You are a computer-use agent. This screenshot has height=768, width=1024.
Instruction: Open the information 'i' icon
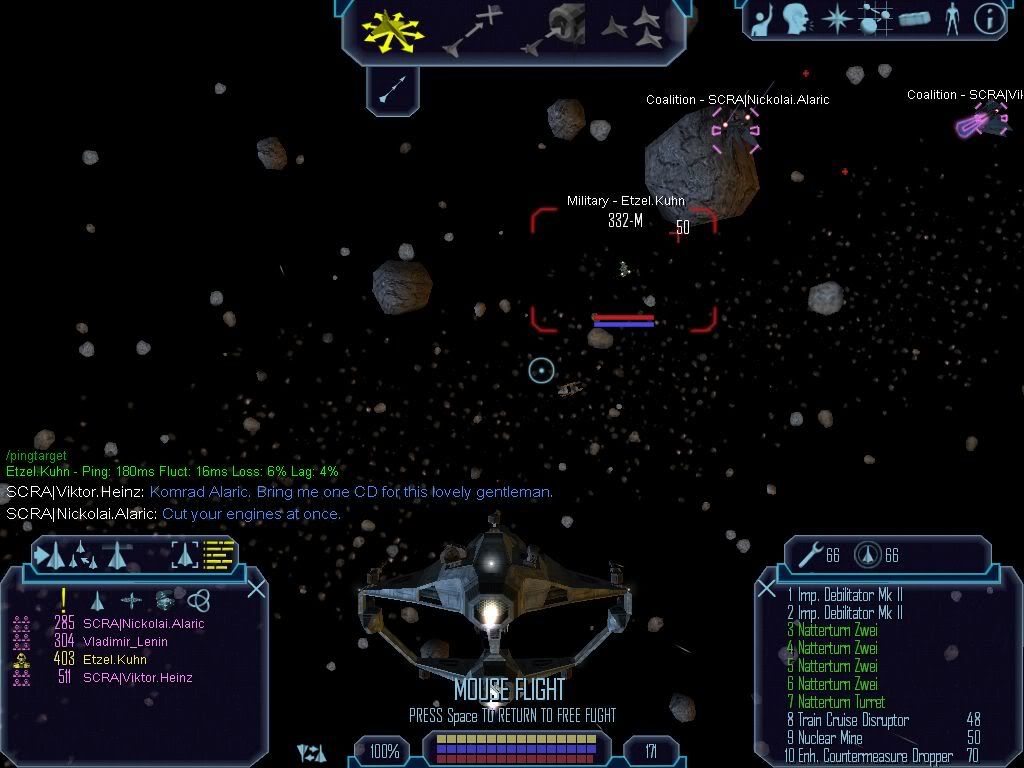988,19
